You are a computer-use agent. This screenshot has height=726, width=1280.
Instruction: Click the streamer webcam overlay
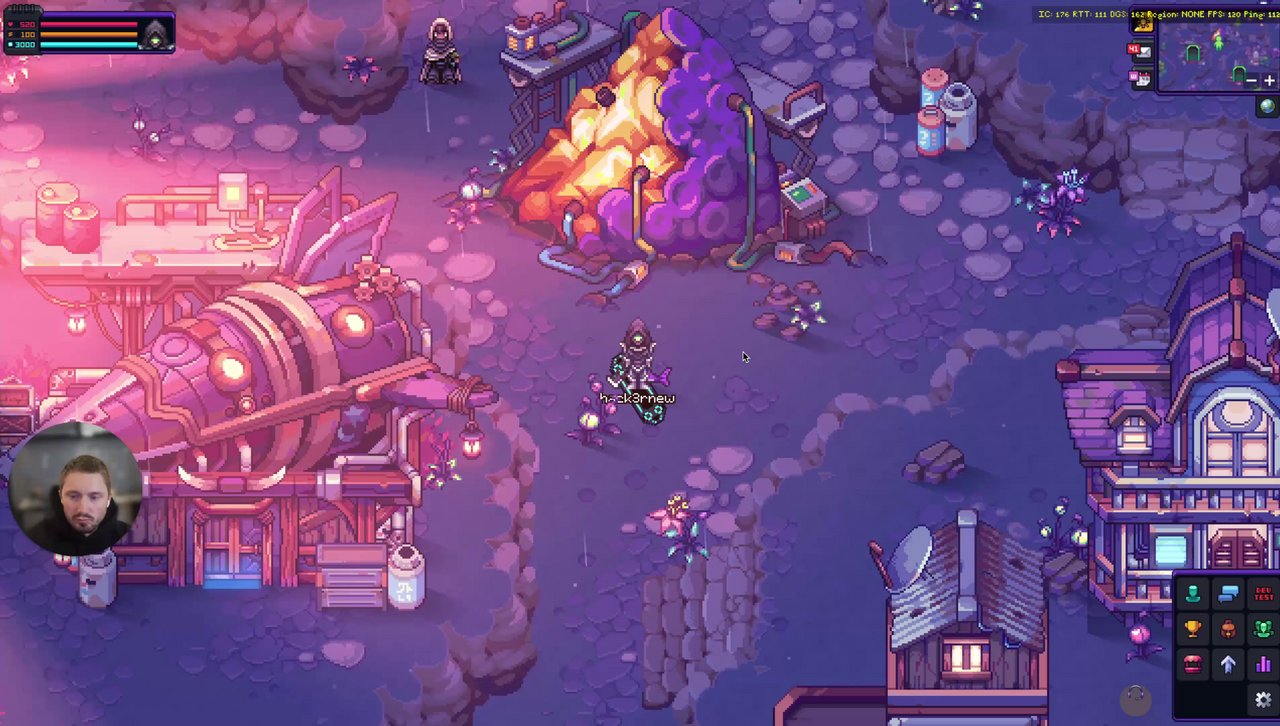75,490
